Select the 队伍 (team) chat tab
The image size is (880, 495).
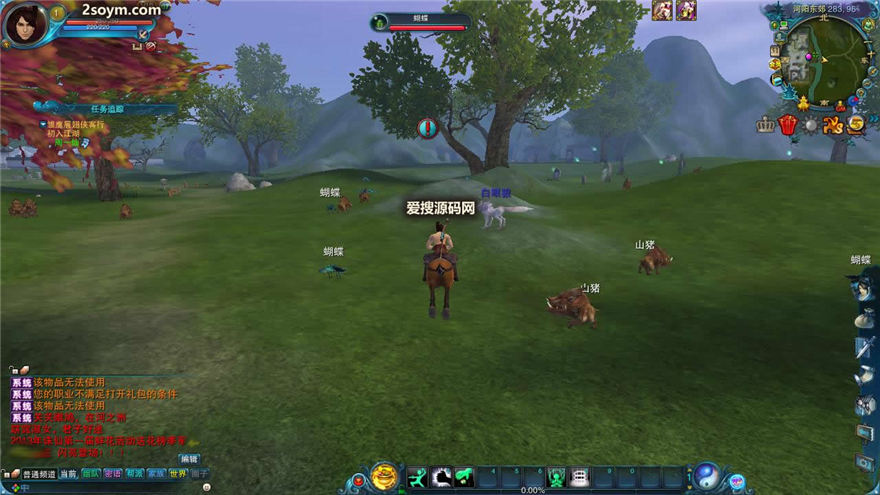pos(91,473)
